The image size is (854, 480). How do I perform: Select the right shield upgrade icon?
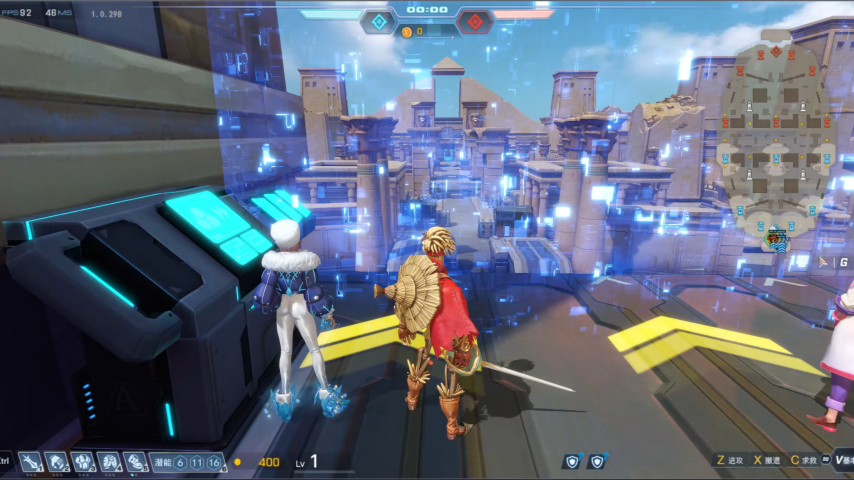point(597,461)
